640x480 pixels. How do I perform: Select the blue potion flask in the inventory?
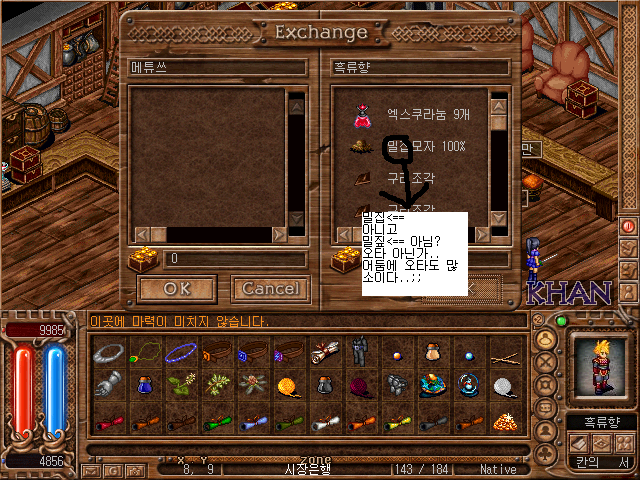[147, 384]
